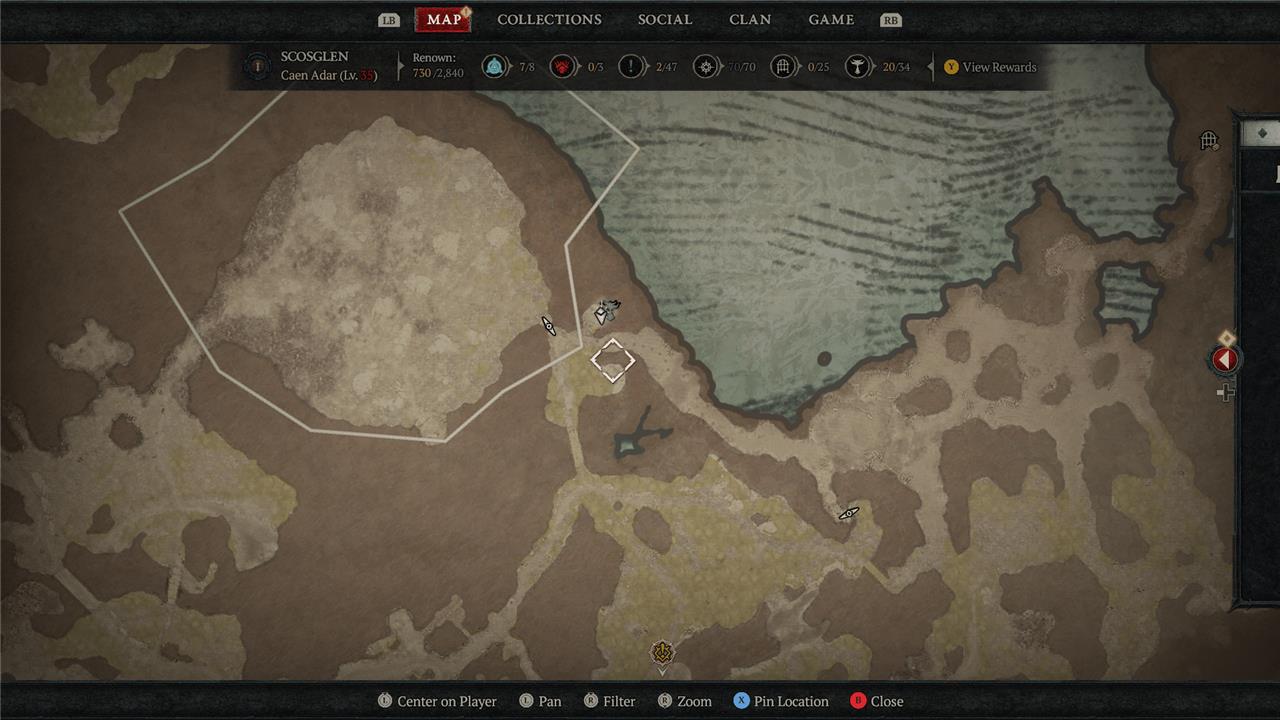The height and width of the screenshot is (720, 1280).
Task: Select the golden quest marker on the map
Action: coord(661,654)
